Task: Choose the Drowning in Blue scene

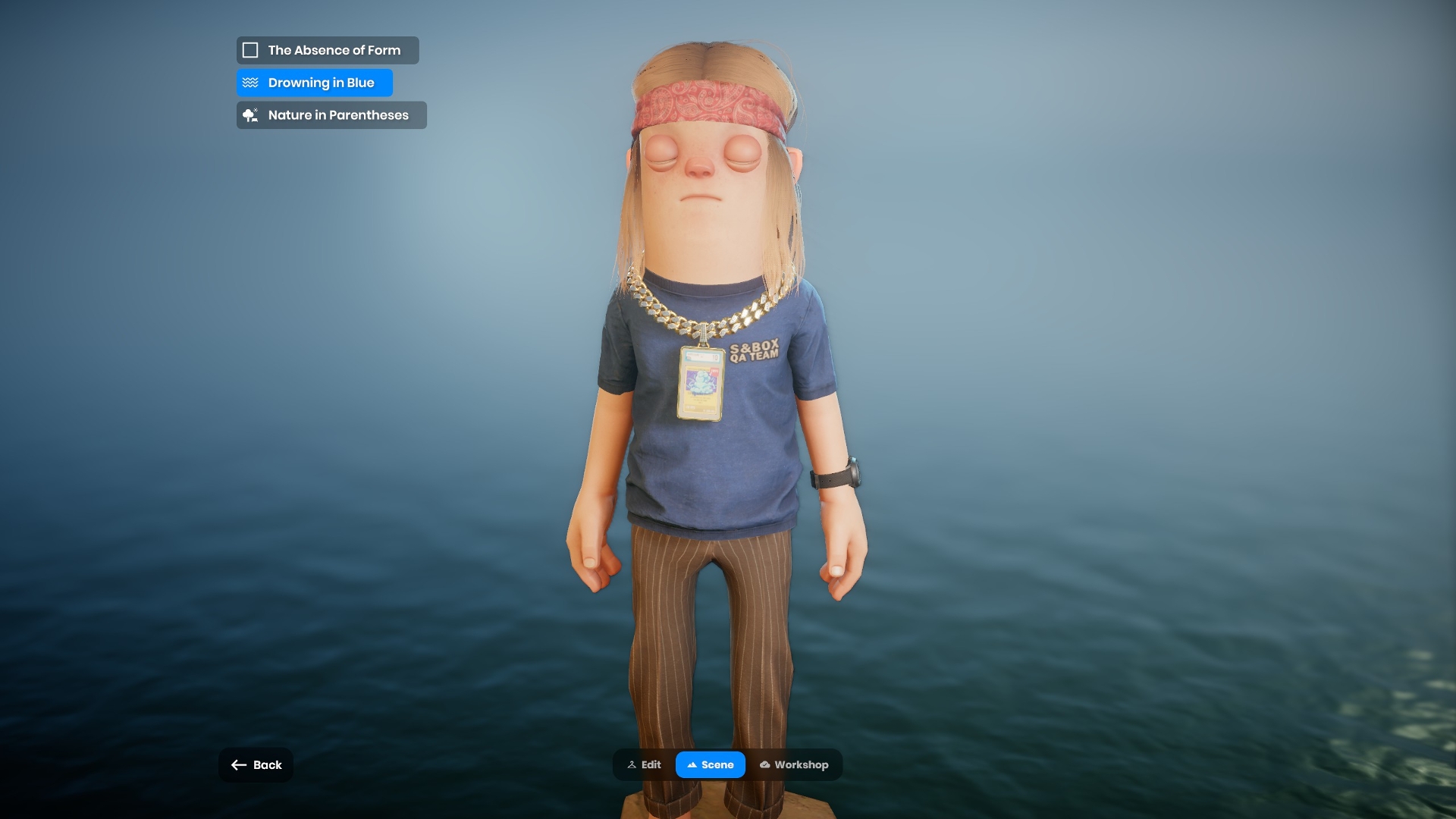Action: tap(314, 83)
